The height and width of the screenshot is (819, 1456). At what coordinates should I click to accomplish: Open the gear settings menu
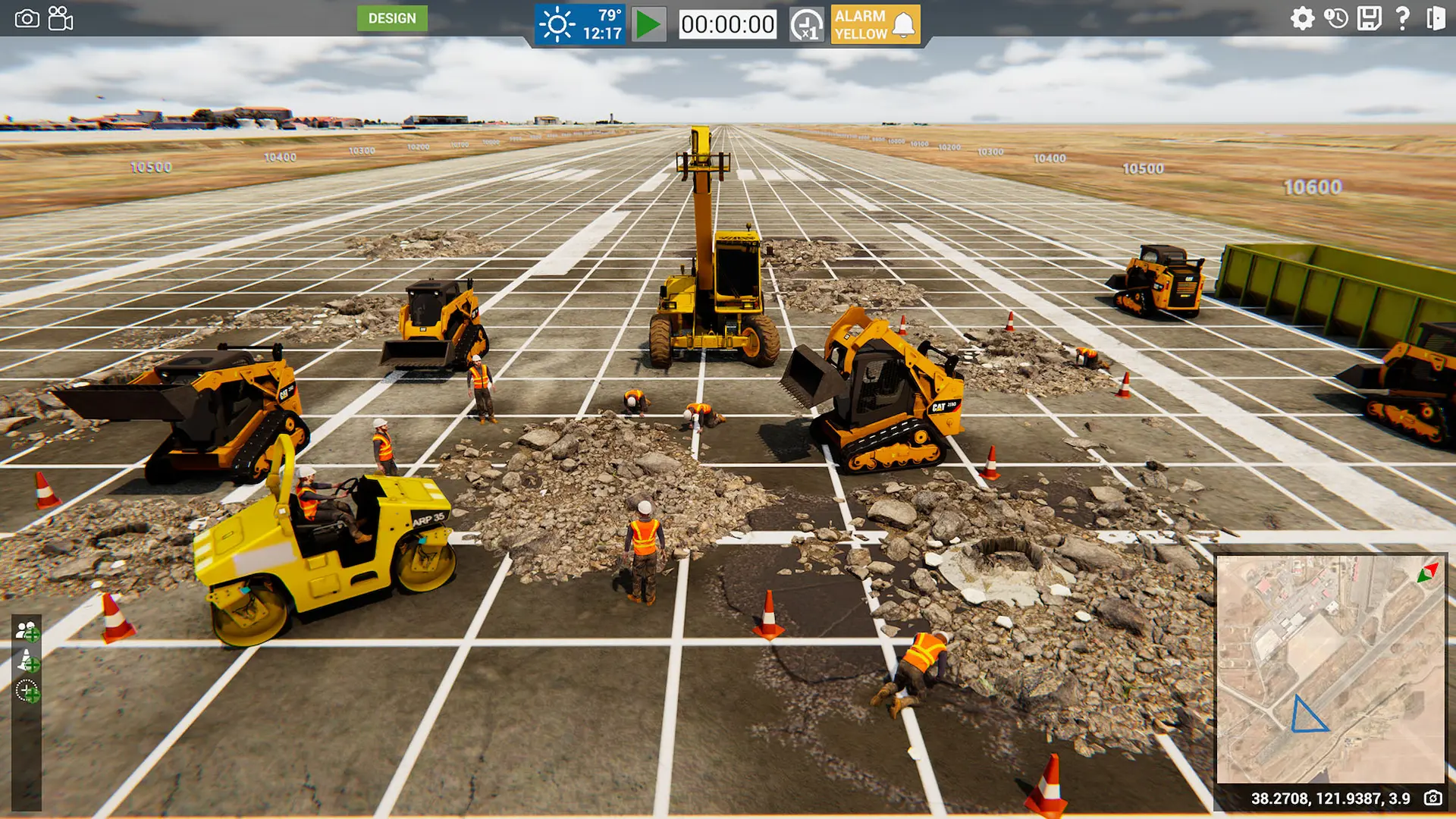coord(1302,18)
